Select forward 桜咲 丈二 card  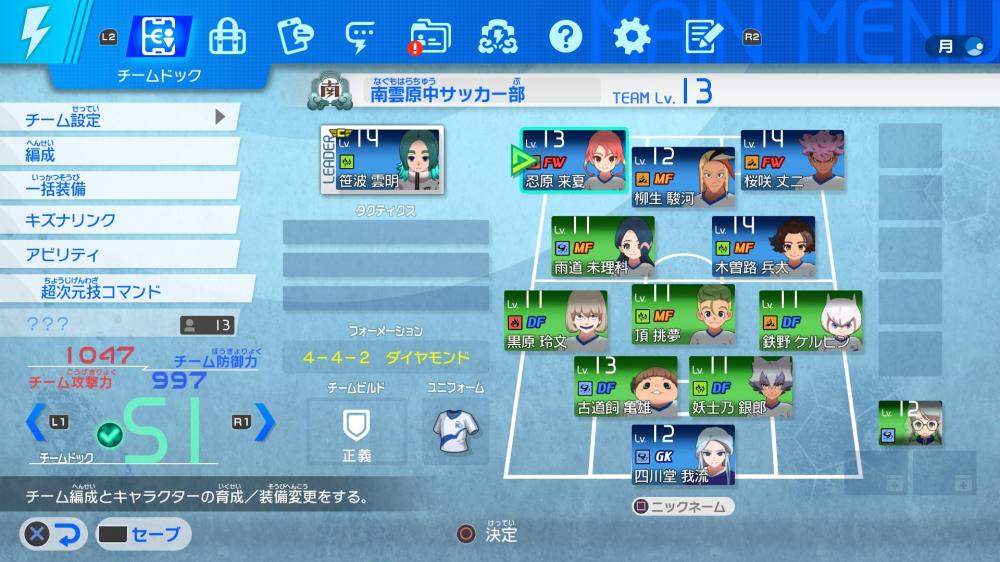pyautogui.click(x=792, y=160)
